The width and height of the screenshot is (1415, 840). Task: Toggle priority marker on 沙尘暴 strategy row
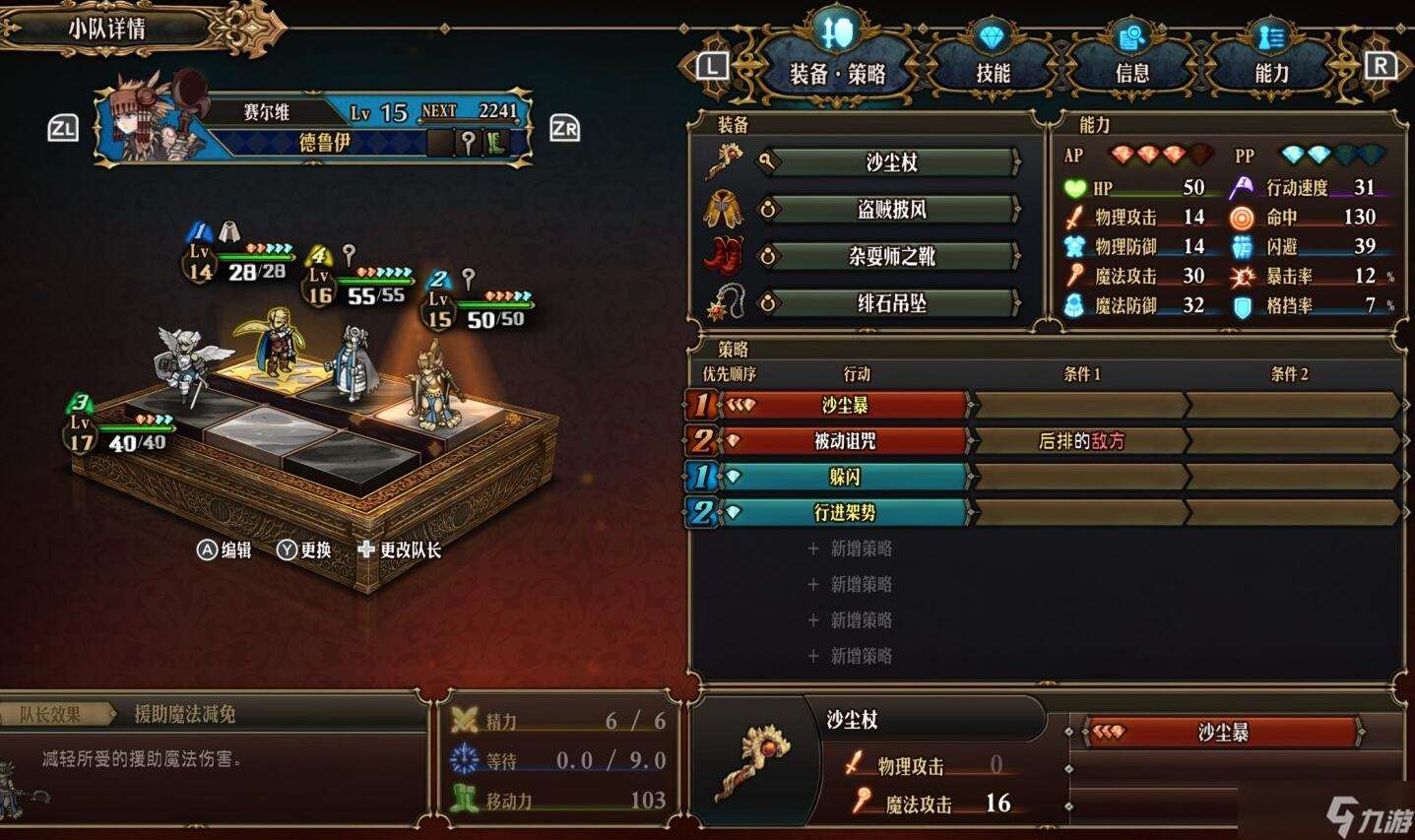coord(701,405)
